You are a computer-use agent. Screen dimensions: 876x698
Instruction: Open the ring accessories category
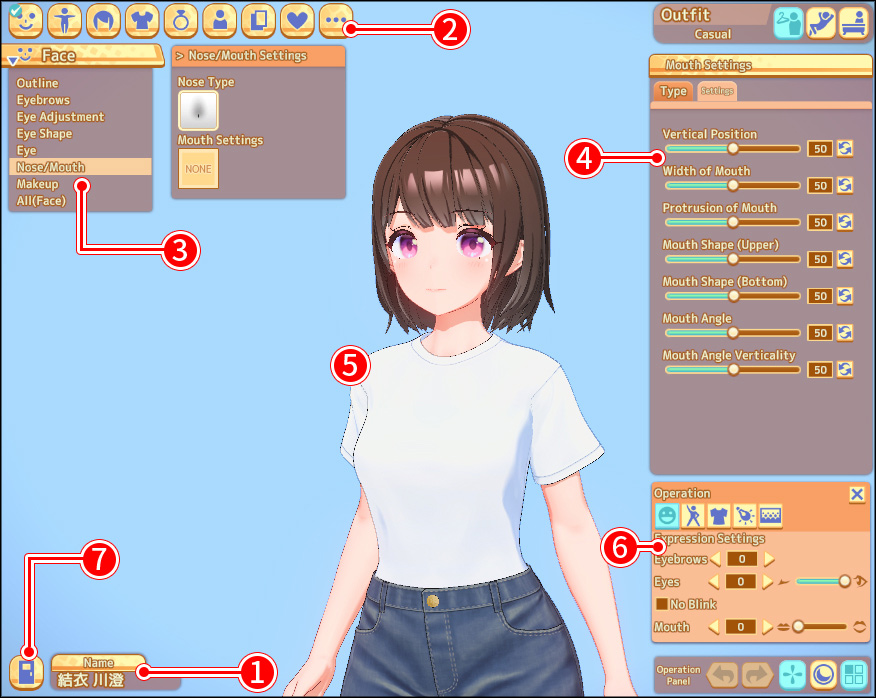click(x=181, y=19)
